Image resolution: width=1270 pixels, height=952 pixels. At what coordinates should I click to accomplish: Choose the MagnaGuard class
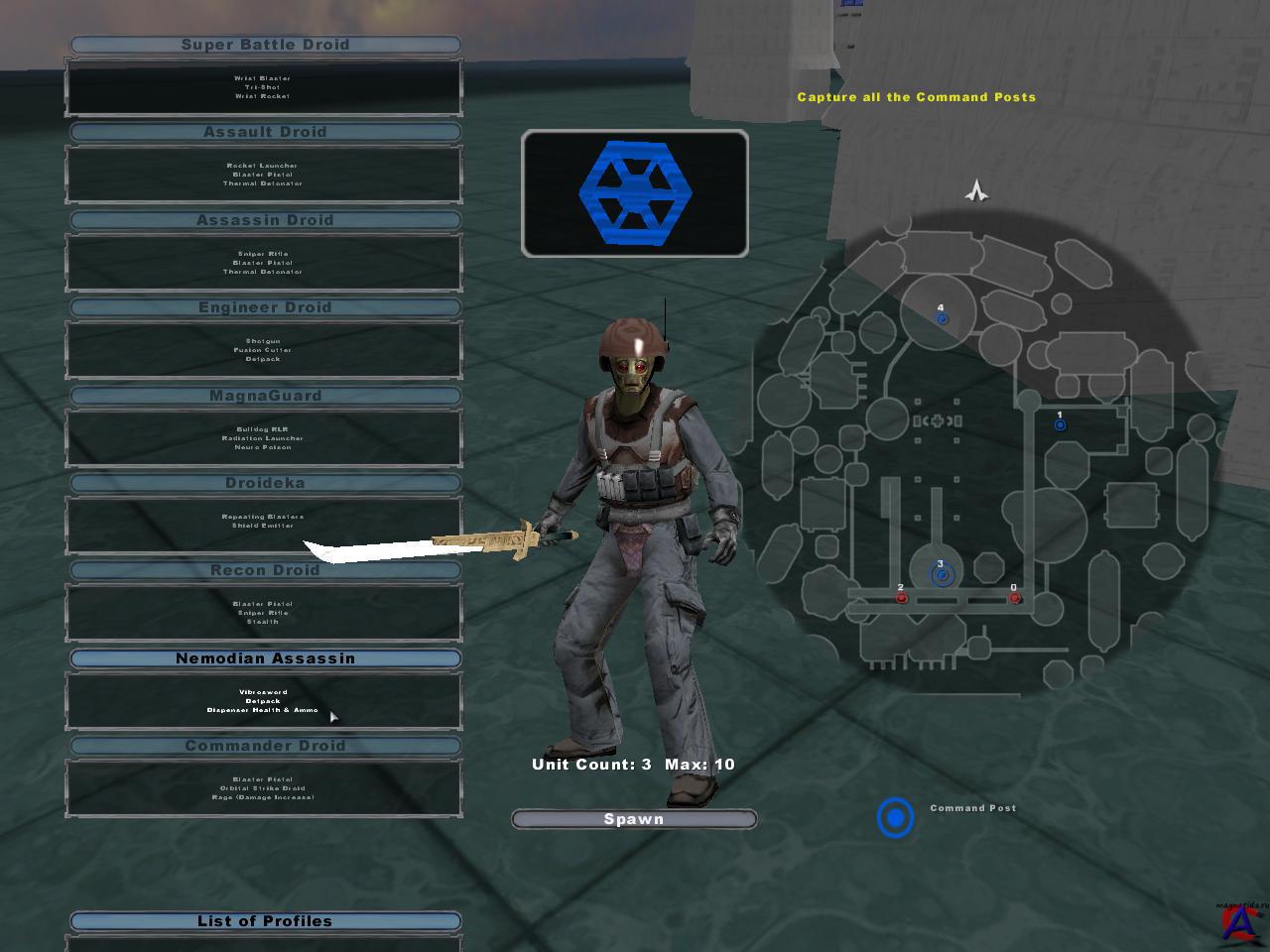[x=265, y=396]
